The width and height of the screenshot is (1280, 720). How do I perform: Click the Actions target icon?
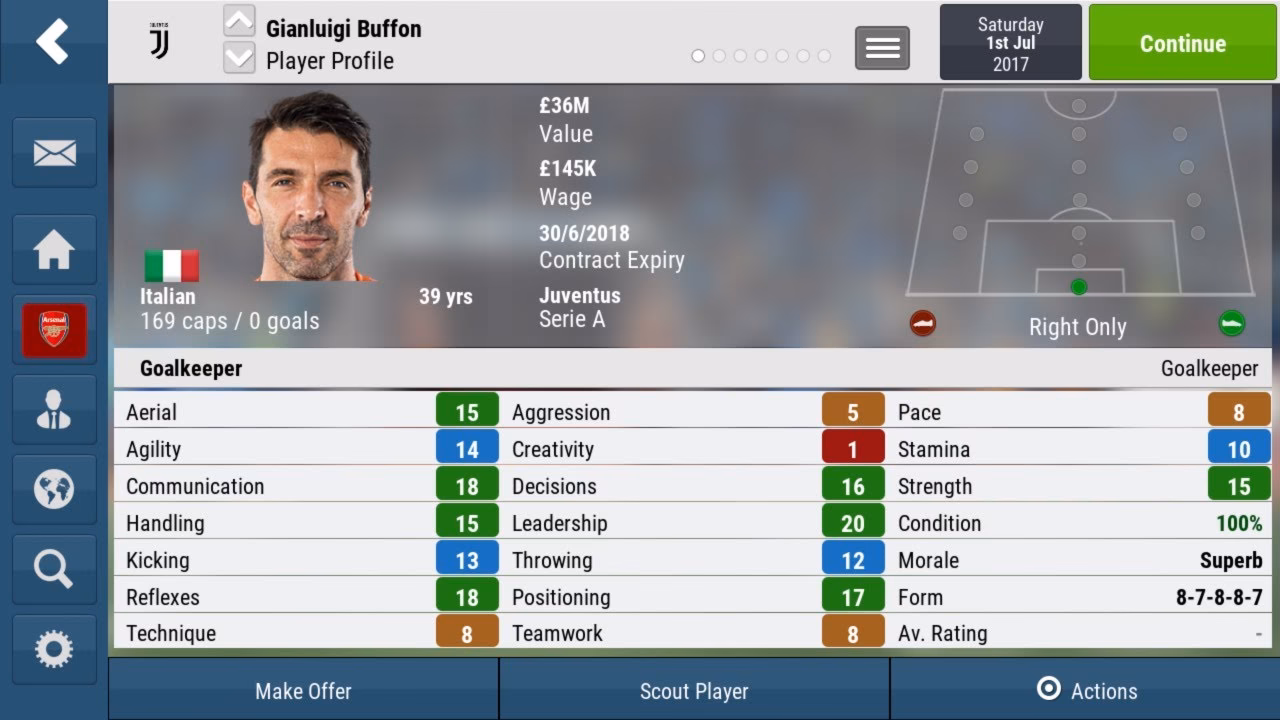1046,689
